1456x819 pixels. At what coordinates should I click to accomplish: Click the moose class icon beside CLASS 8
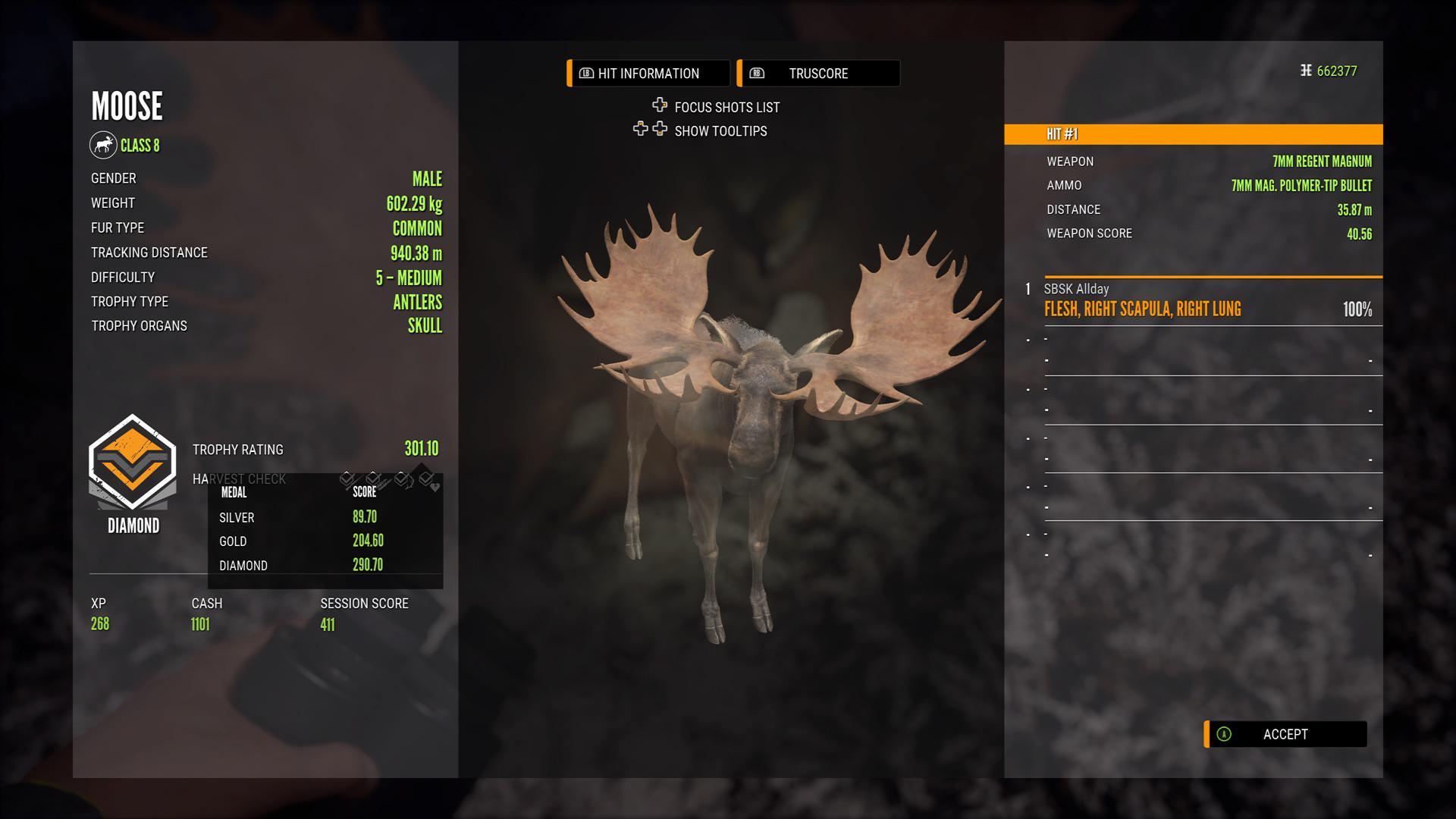pos(104,145)
